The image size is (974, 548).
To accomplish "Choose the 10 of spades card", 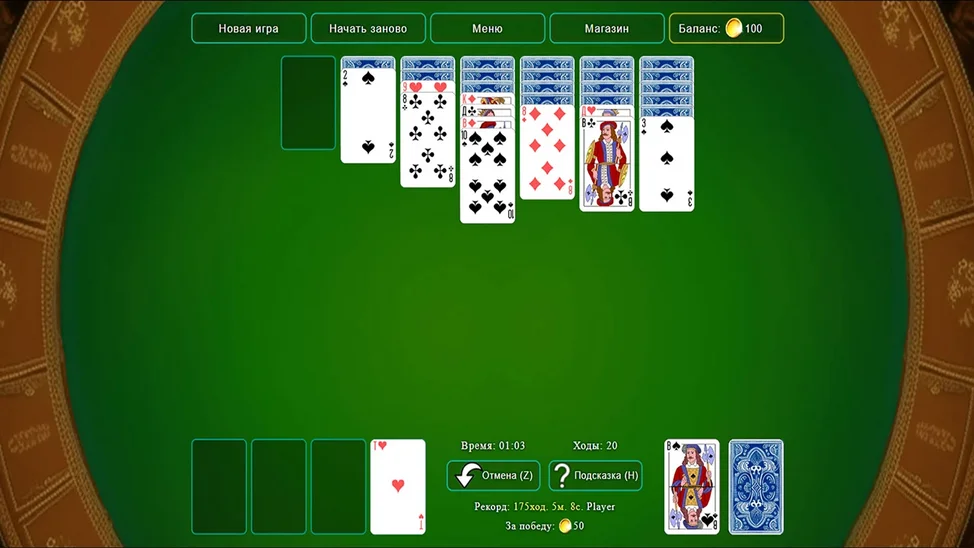I will click(488, 175).
